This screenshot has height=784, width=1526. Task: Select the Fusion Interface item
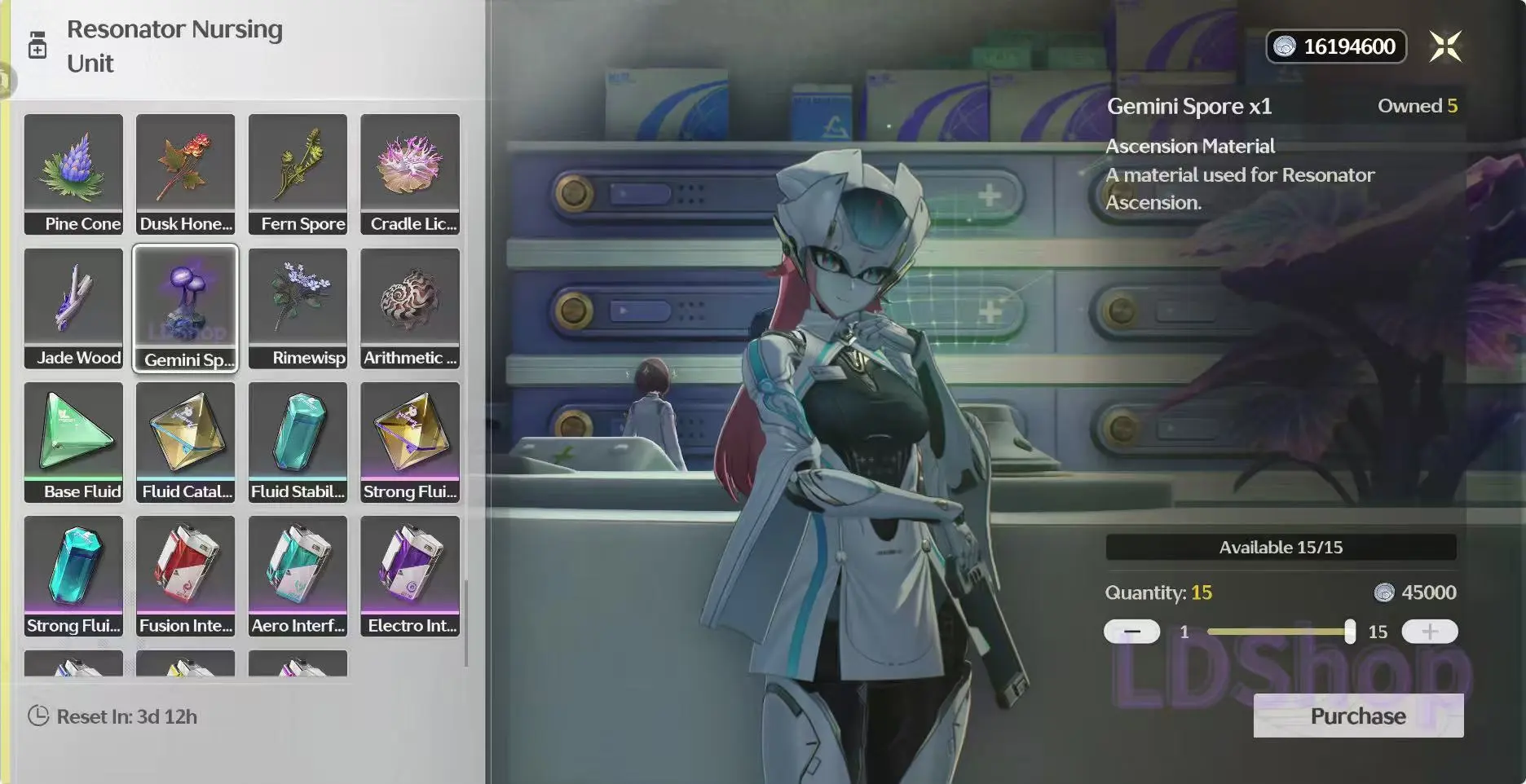click(x=186, y=575)
